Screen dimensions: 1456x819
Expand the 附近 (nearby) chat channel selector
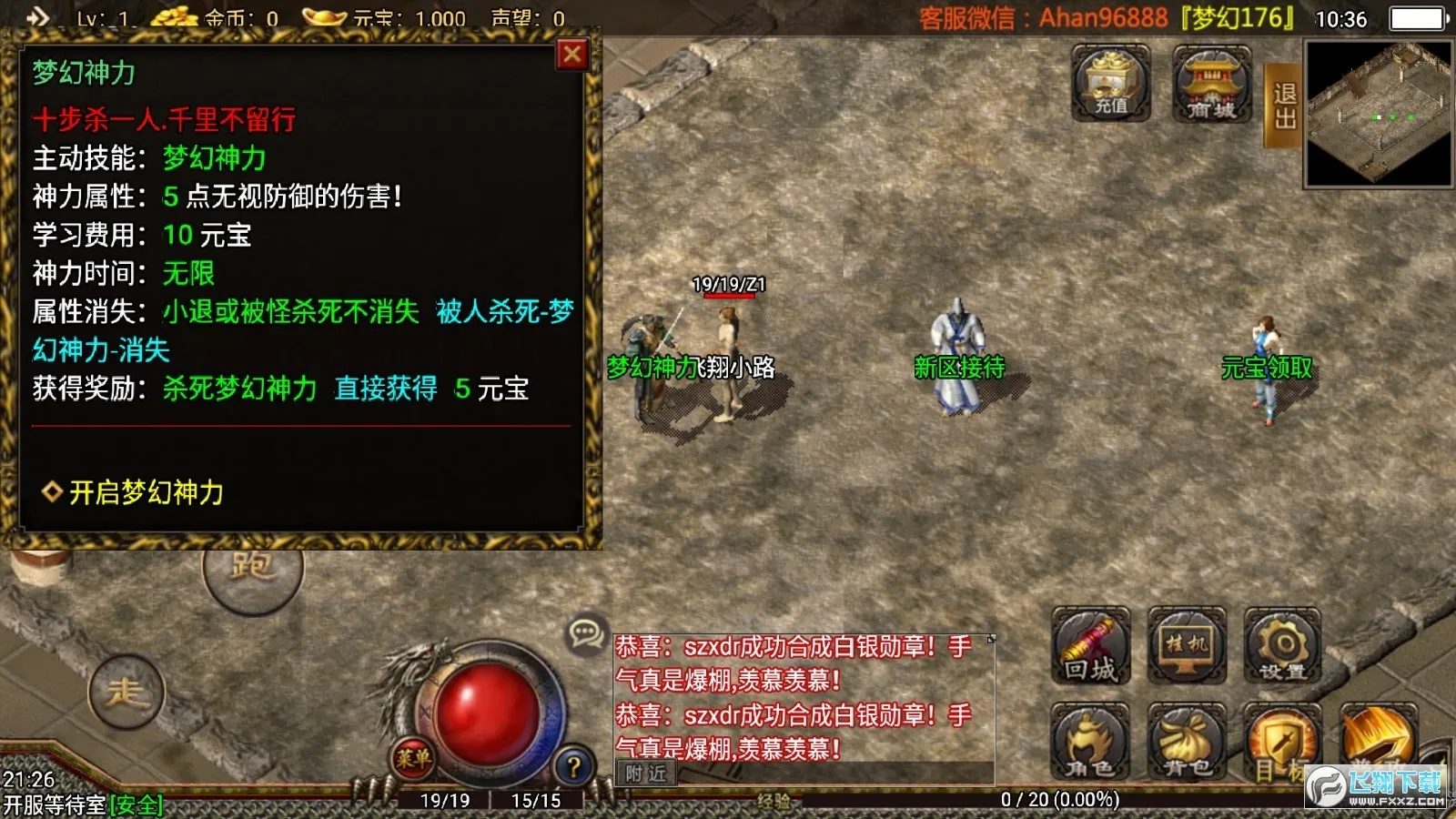point(646,774)
